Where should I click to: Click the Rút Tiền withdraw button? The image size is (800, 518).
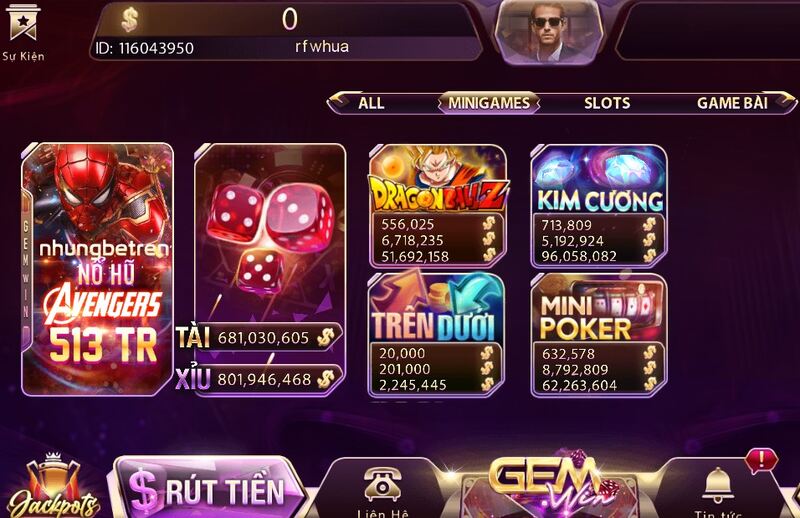pos(209,489)
